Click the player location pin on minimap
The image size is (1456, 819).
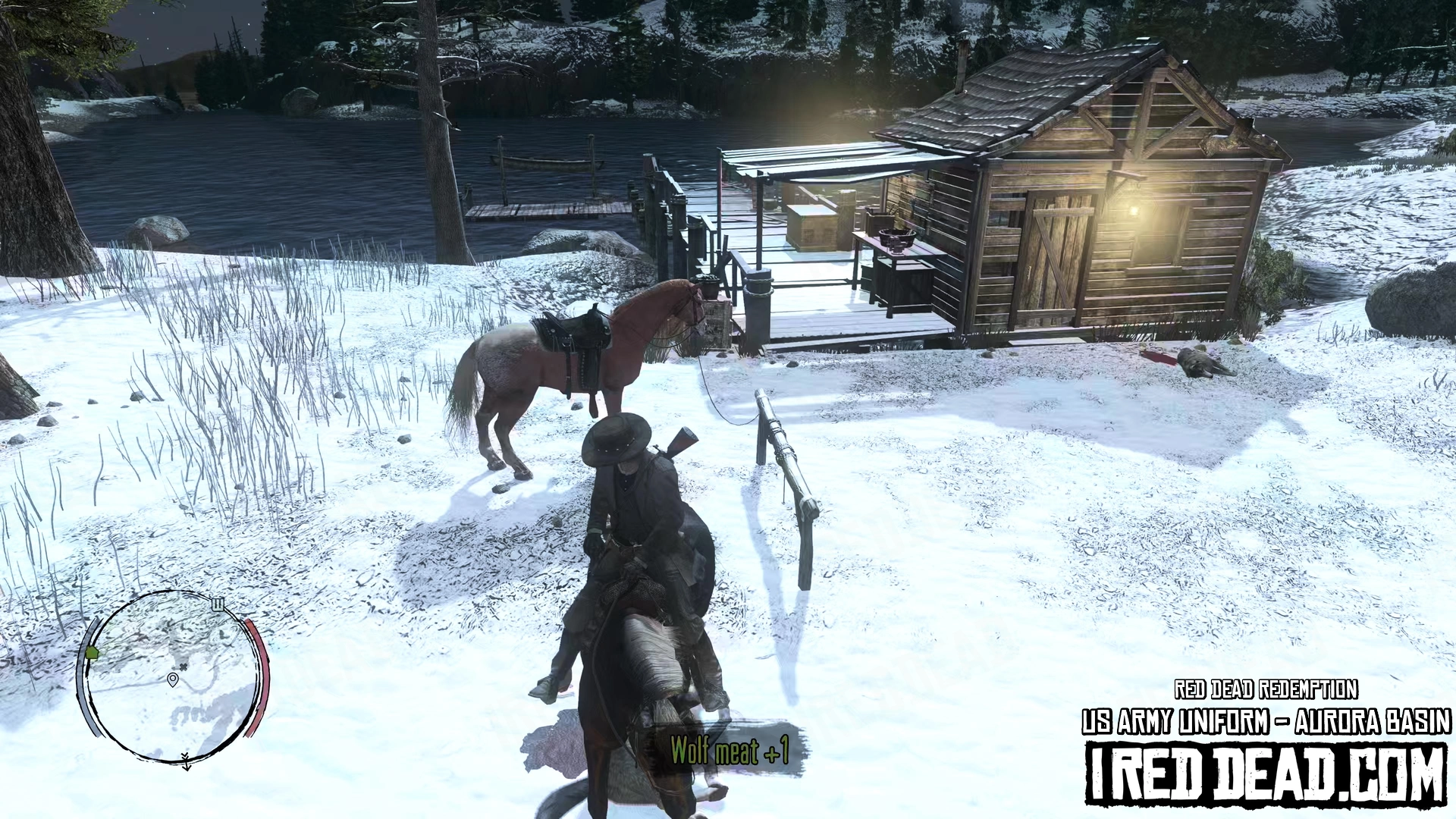click(173, 679)
